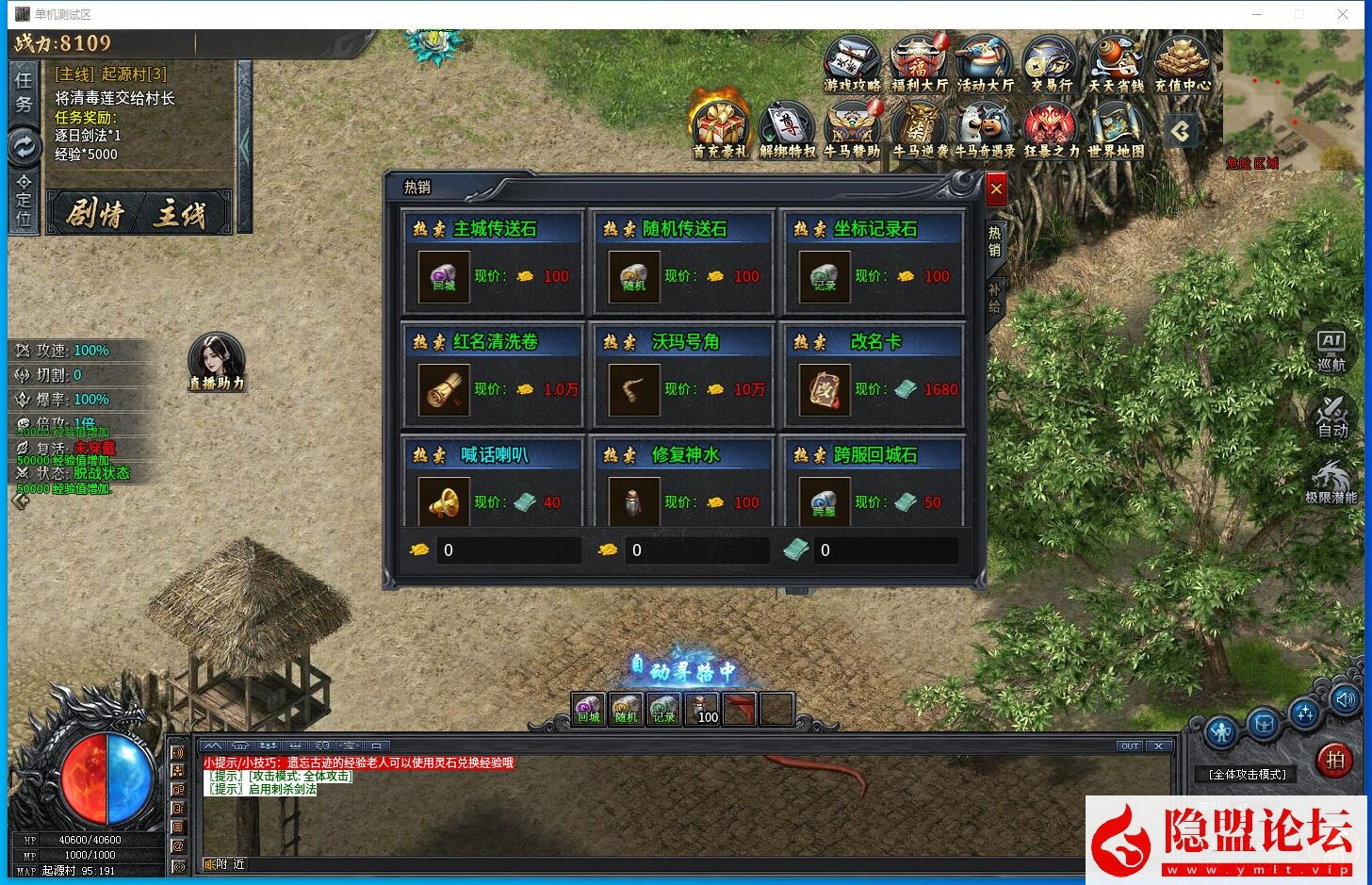This screenshot has height=885, width=1372.
Task: Switch to the 补给 shop tab
Action: pos(994,299)
